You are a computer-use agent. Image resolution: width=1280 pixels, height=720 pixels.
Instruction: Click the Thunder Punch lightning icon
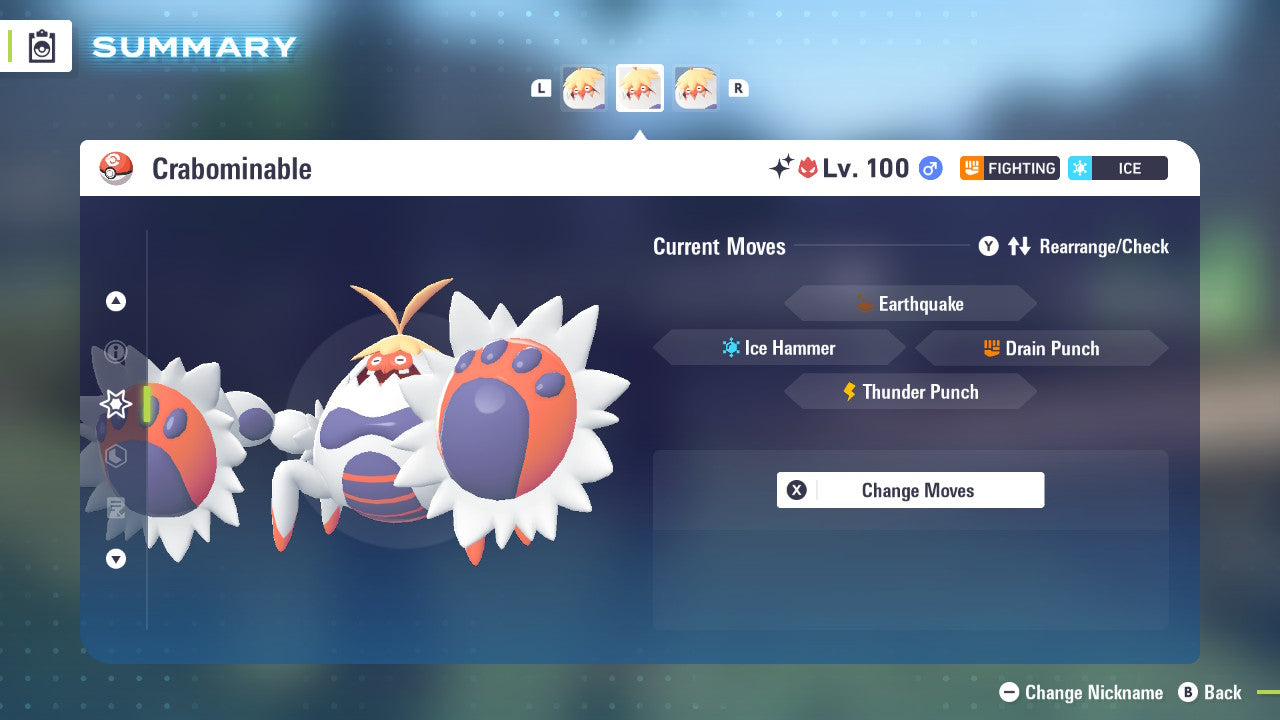click(x=850, y=392)
